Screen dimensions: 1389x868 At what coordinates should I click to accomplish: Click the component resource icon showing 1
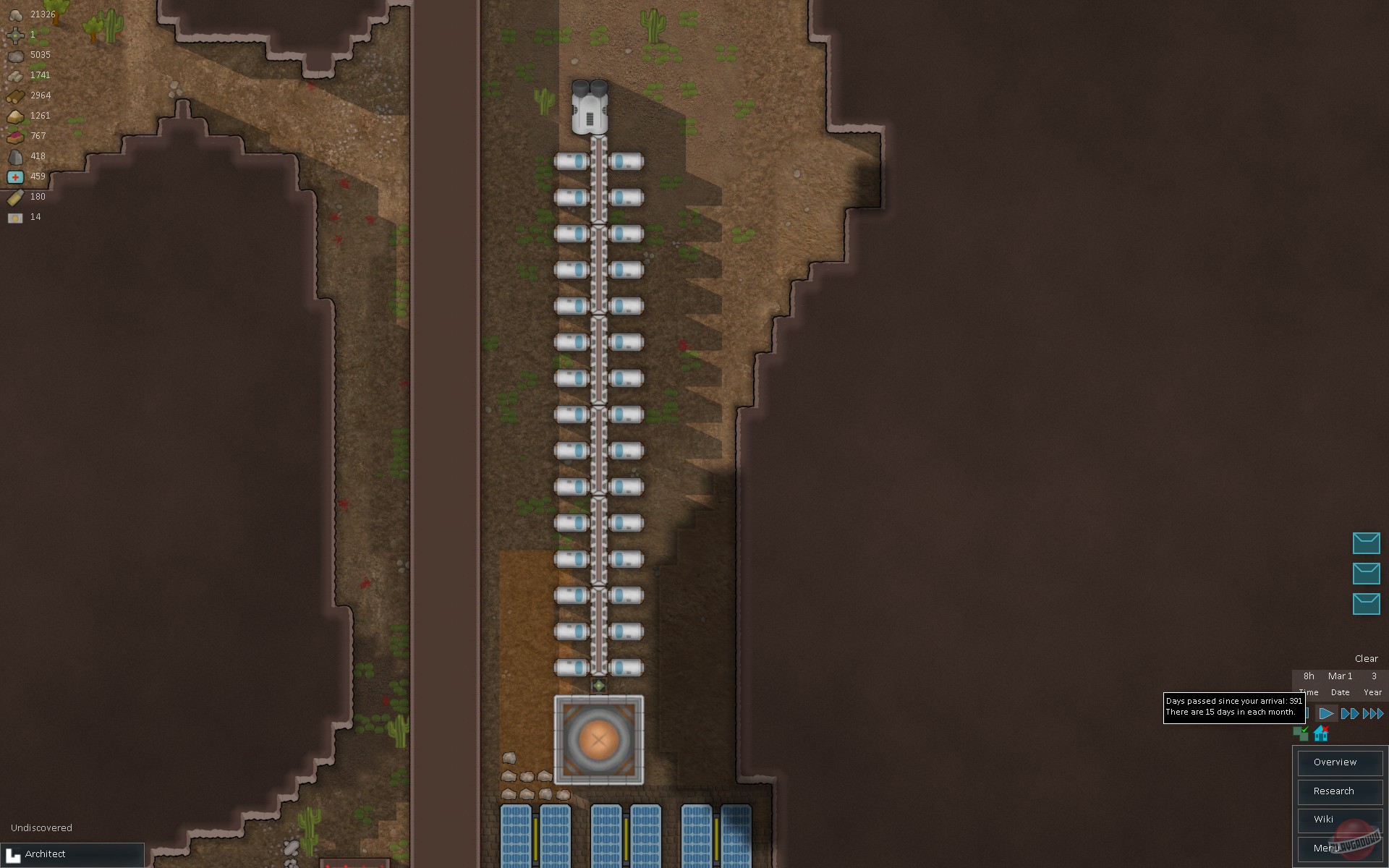(x=14, y=33)
